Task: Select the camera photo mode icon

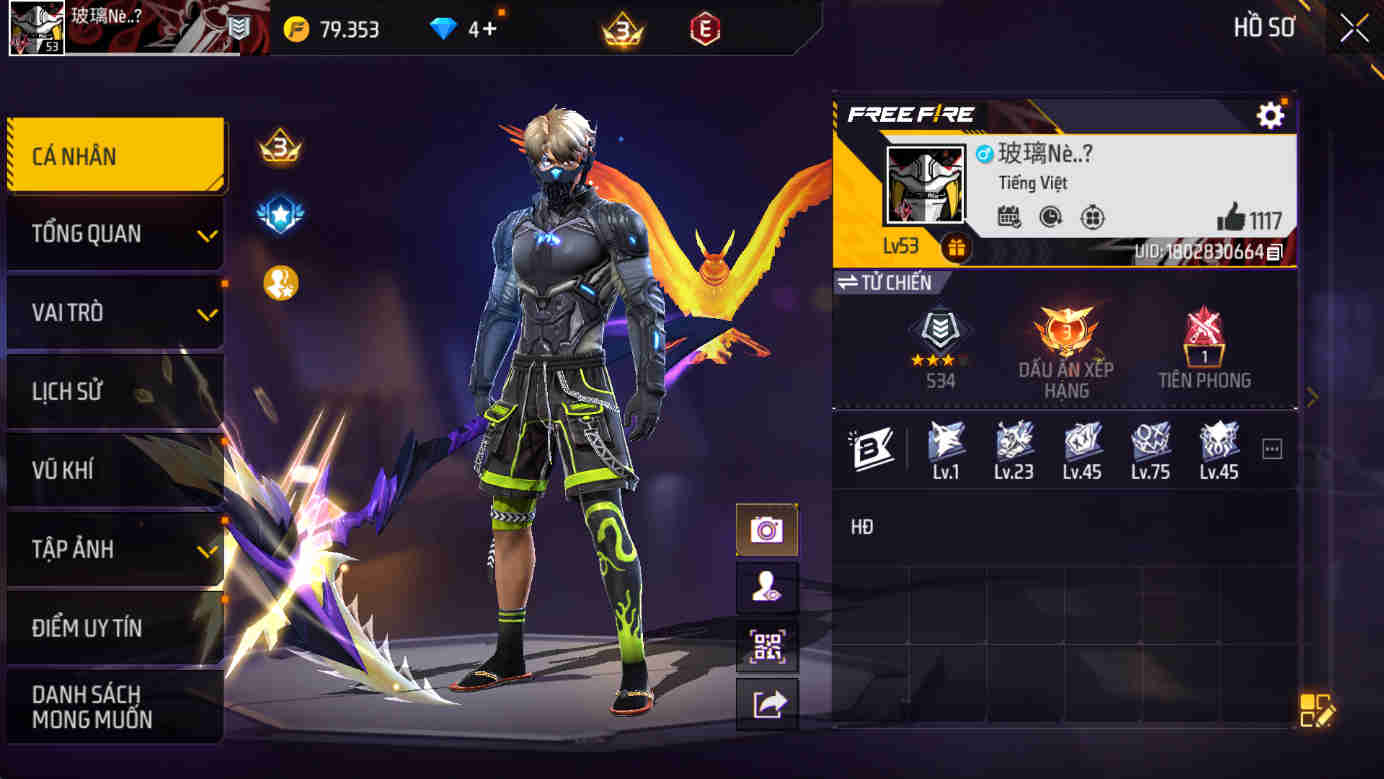Action: pyautogui.click(x=767, y=528)
